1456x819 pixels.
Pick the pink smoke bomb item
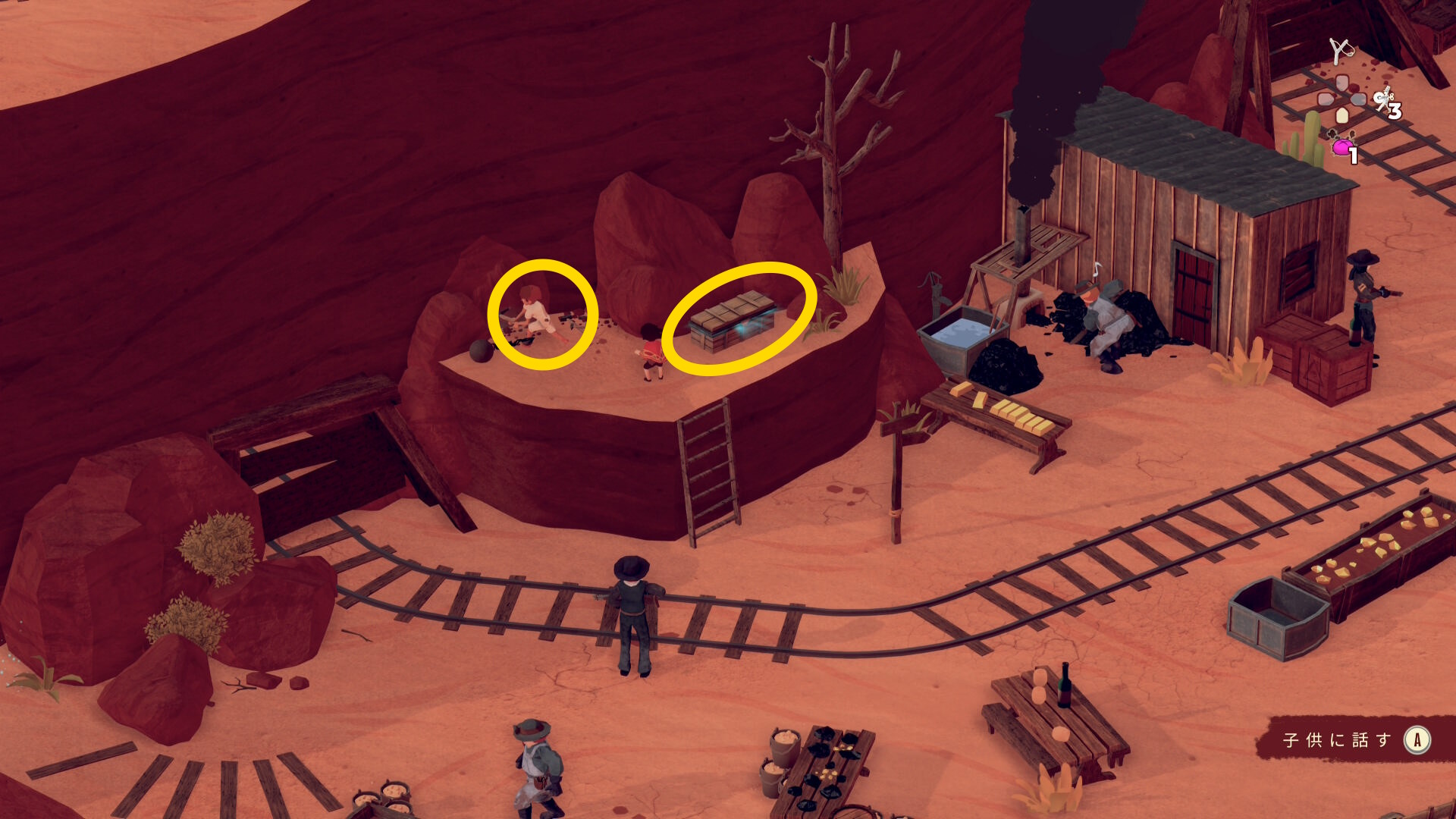click(1342, 146)
